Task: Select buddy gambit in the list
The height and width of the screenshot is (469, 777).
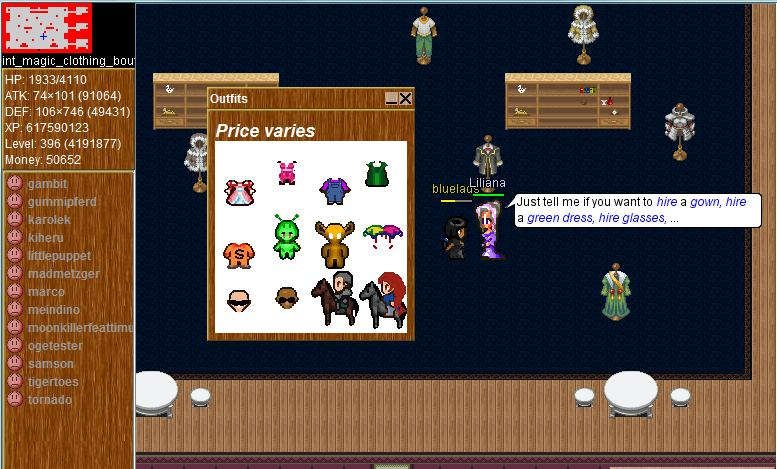Action: tap(47, 184)
